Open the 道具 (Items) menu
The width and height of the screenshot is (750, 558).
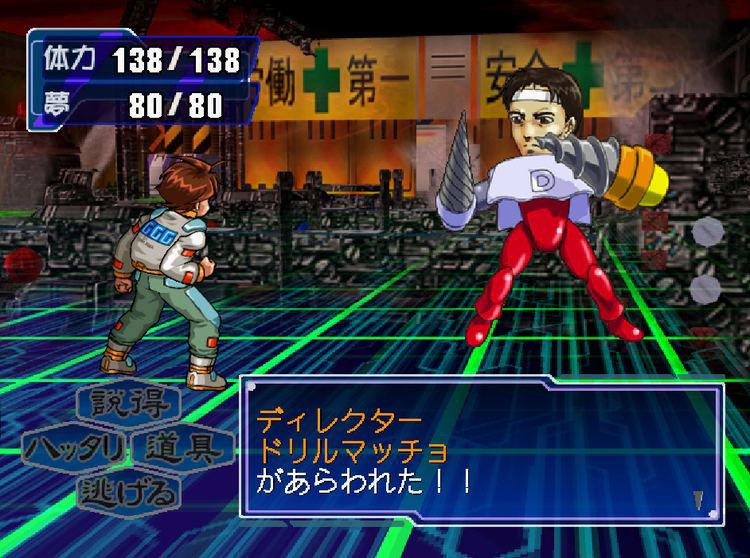pyautogui.click(x=187, y=447)
